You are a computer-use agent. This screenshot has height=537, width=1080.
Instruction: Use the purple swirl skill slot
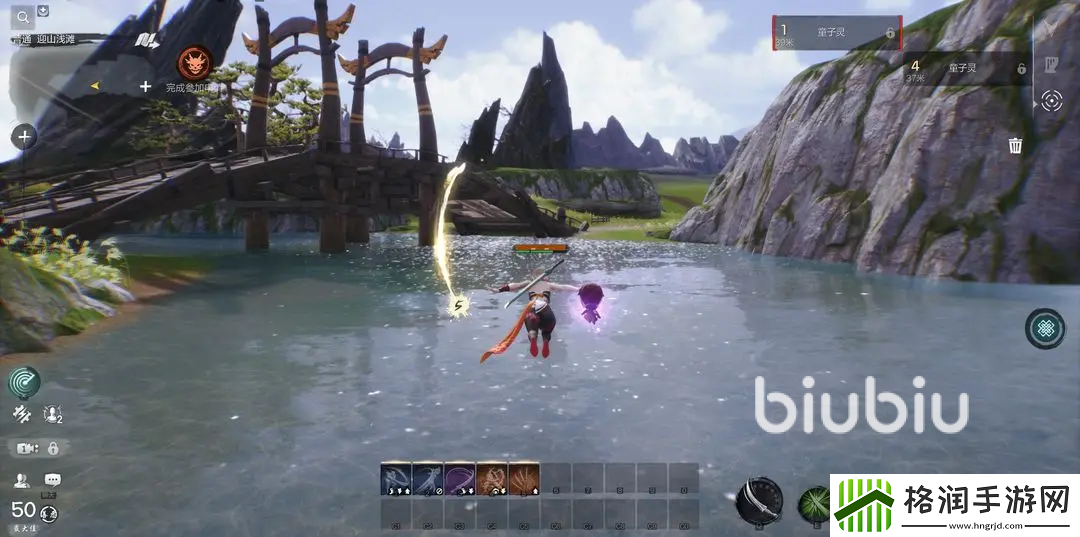tap(459, 479)
